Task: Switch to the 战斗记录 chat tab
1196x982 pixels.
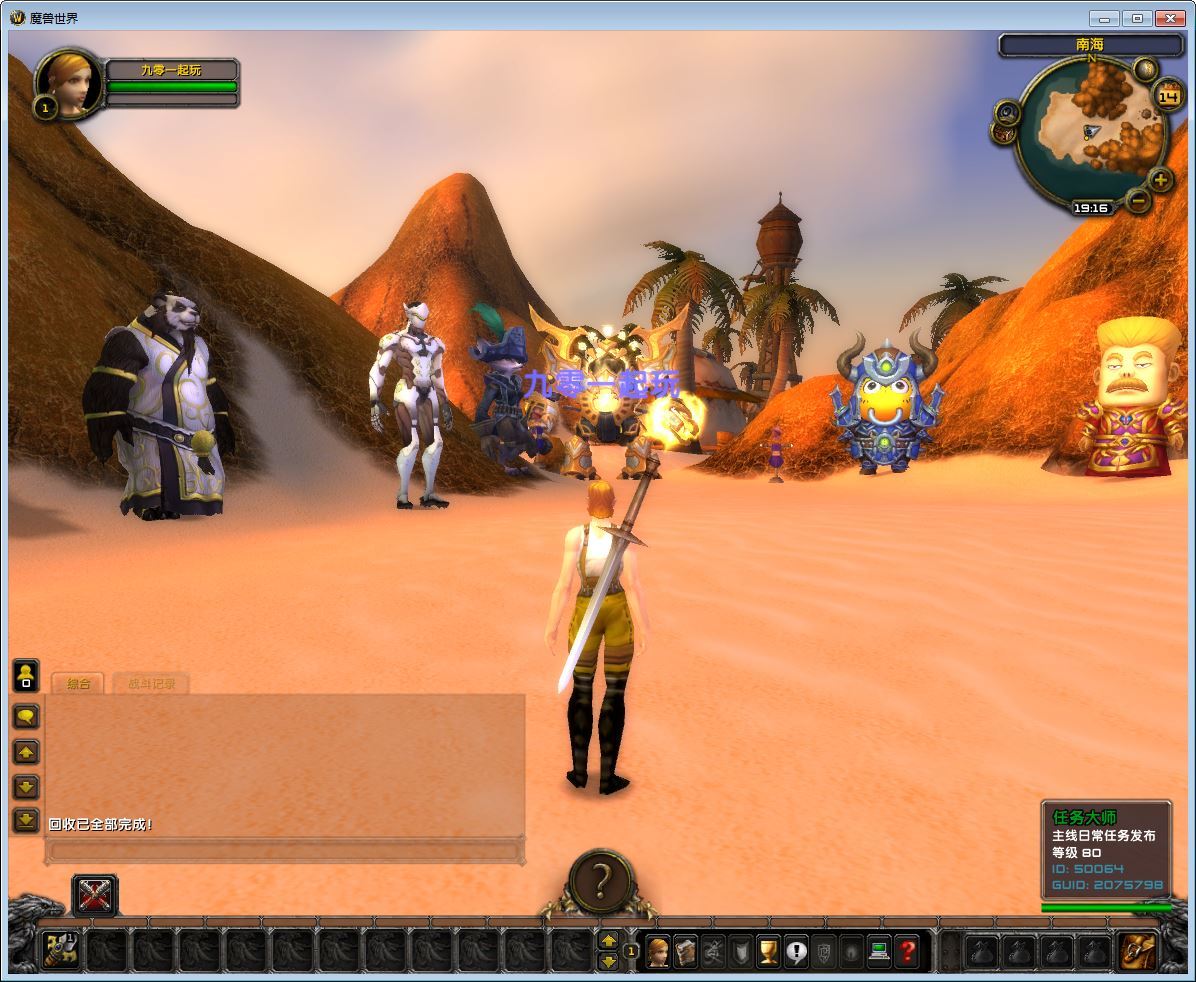Action: (x=151, y=684)
